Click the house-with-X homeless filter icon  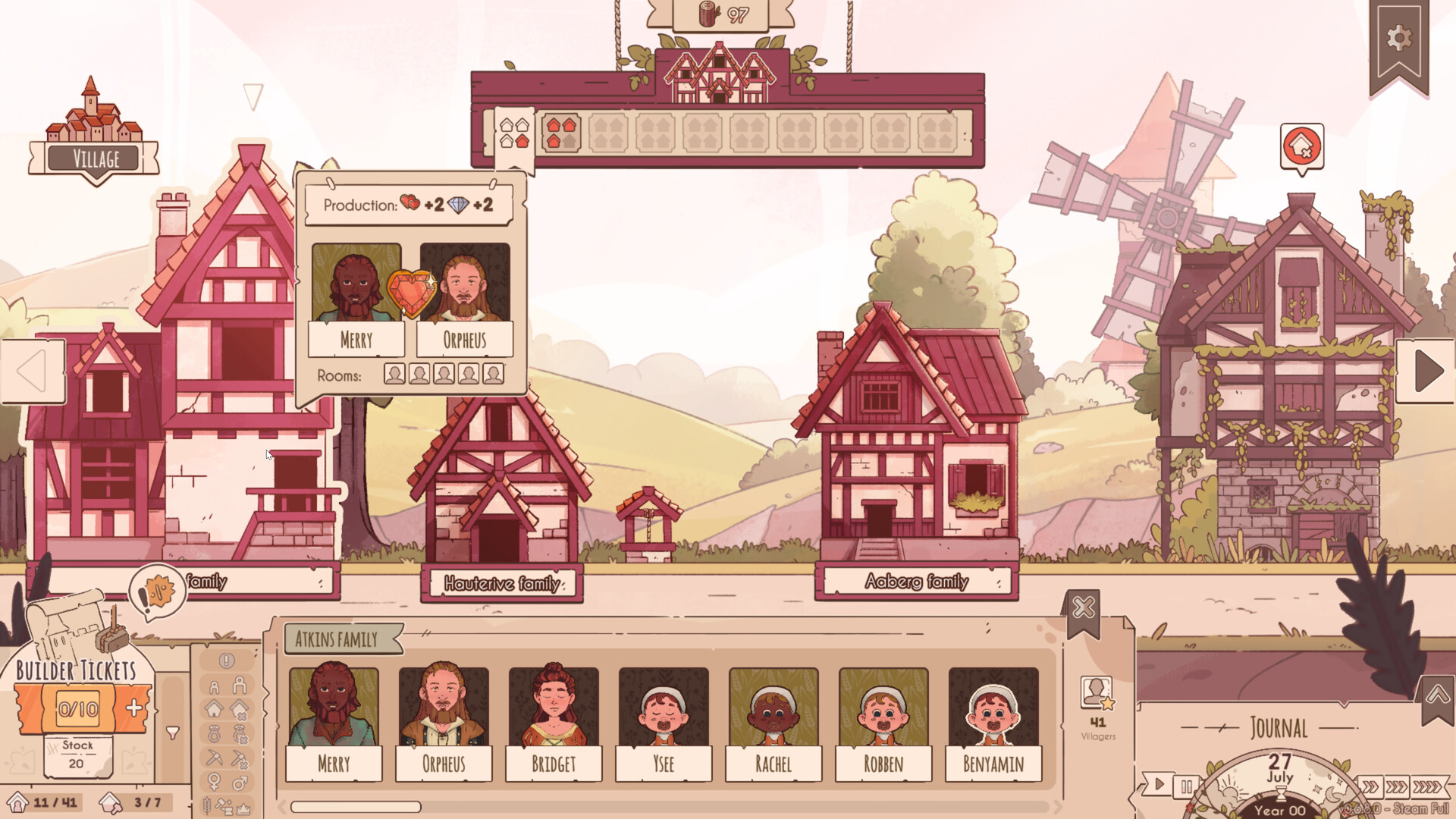239,707
